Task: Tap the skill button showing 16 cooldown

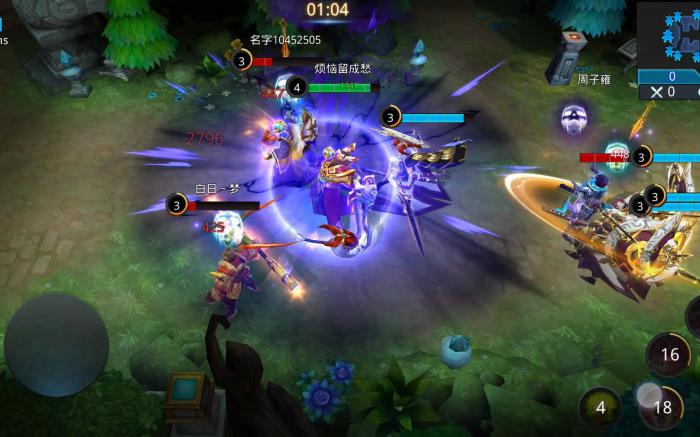Action: [x=669, y=354]
